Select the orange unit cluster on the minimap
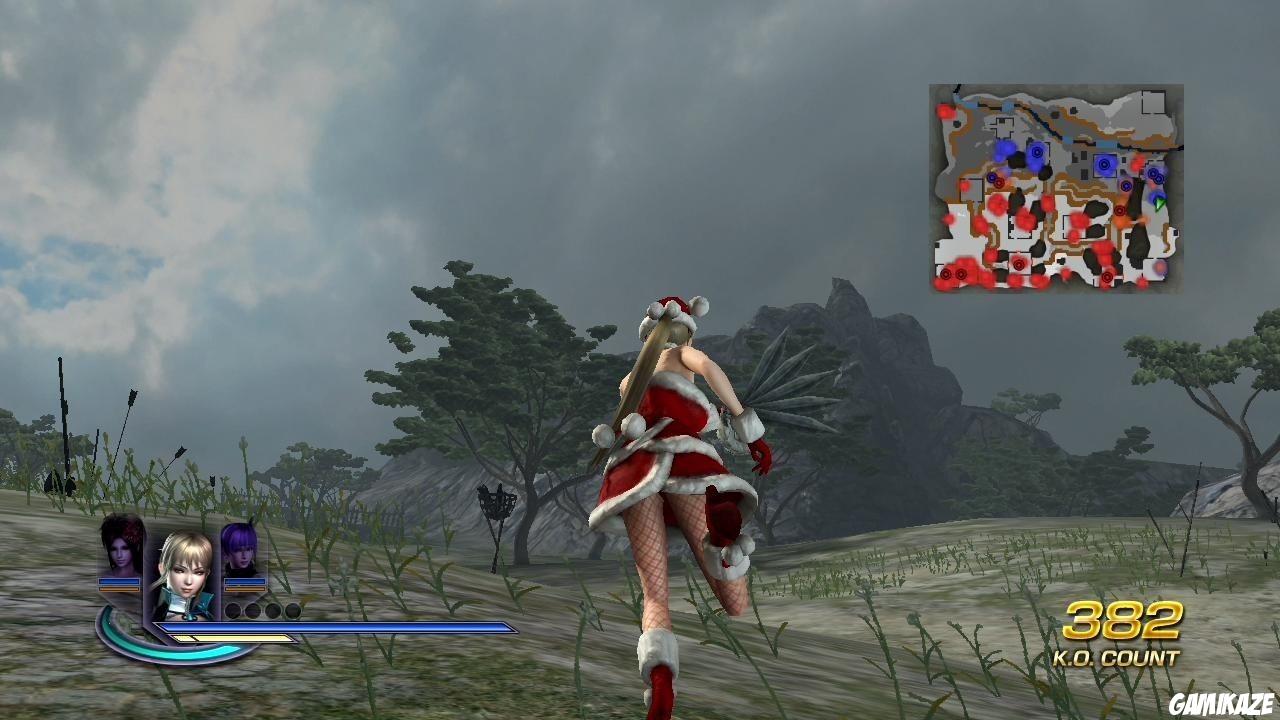This screenshot has width=1280, height=720. (1122, 221)
